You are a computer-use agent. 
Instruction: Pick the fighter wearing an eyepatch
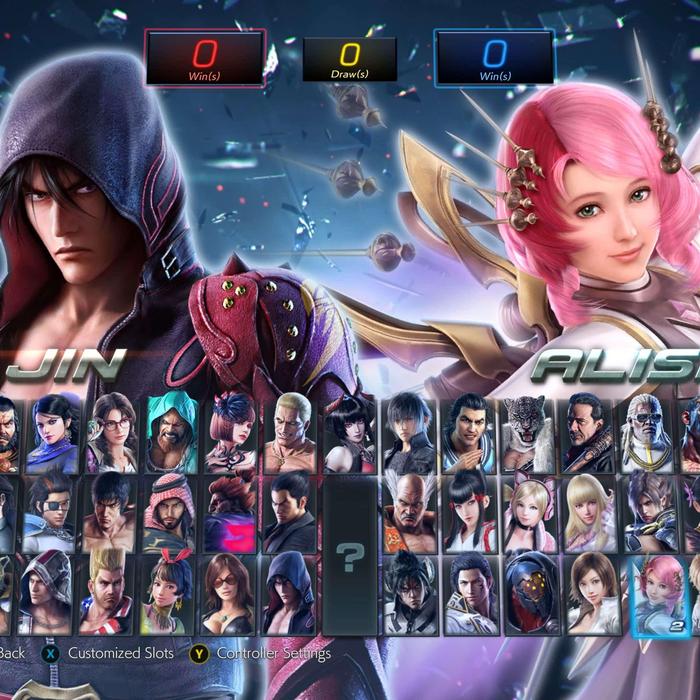pos(50,512)
